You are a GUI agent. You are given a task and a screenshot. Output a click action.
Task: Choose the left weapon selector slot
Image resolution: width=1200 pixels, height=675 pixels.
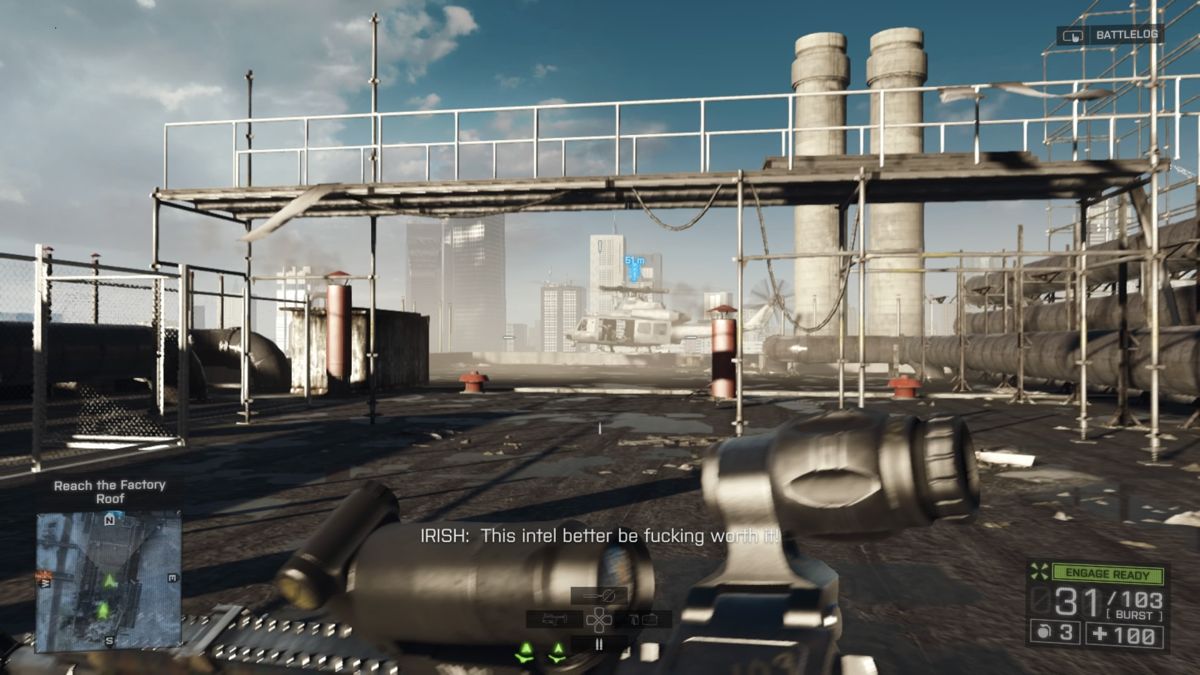(x=554, y=620)
